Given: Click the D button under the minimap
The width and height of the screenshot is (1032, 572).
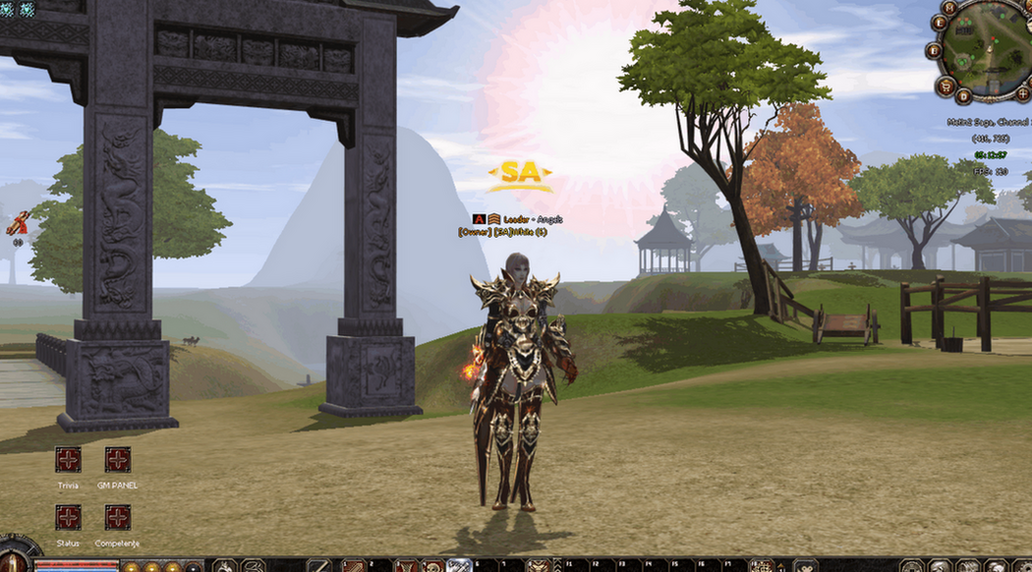Looking at the screenshot, I should pyautogui.click(x=963, y=96).
